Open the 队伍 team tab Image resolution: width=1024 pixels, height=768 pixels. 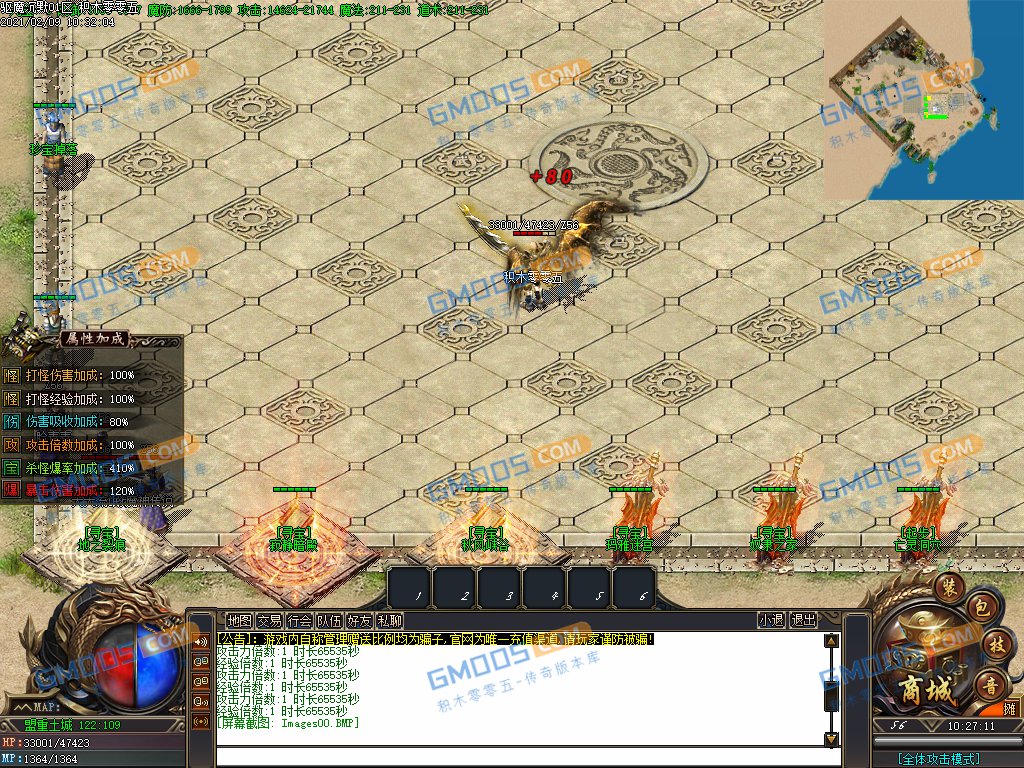pyautogui.click(x=329, y=621)
